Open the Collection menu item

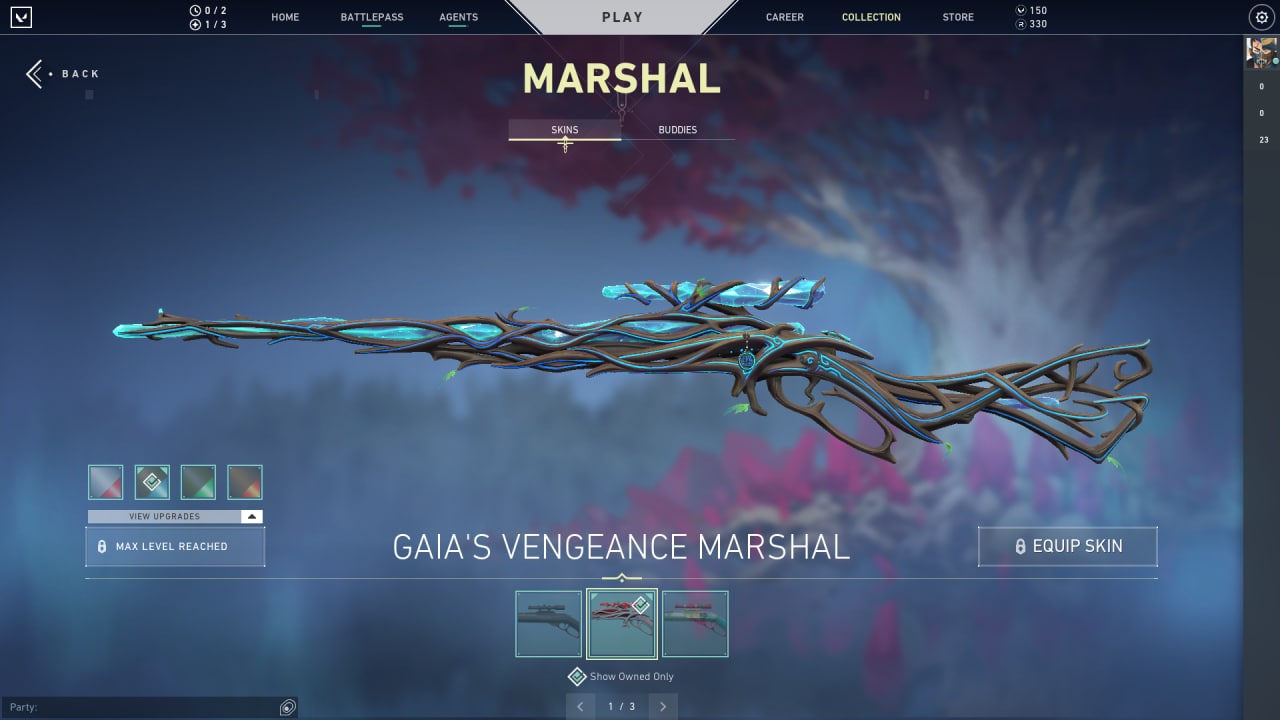tap(870, 16)
